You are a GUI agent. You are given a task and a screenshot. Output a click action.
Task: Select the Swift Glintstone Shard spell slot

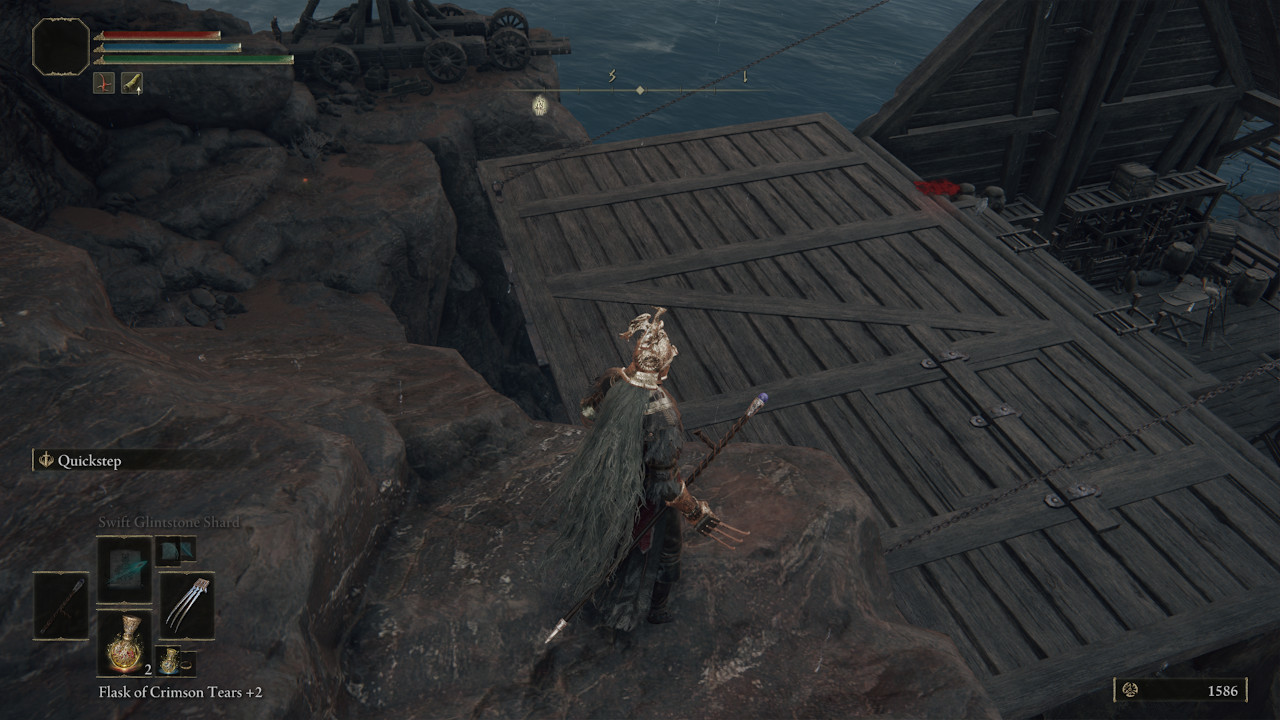coord(125,570)
